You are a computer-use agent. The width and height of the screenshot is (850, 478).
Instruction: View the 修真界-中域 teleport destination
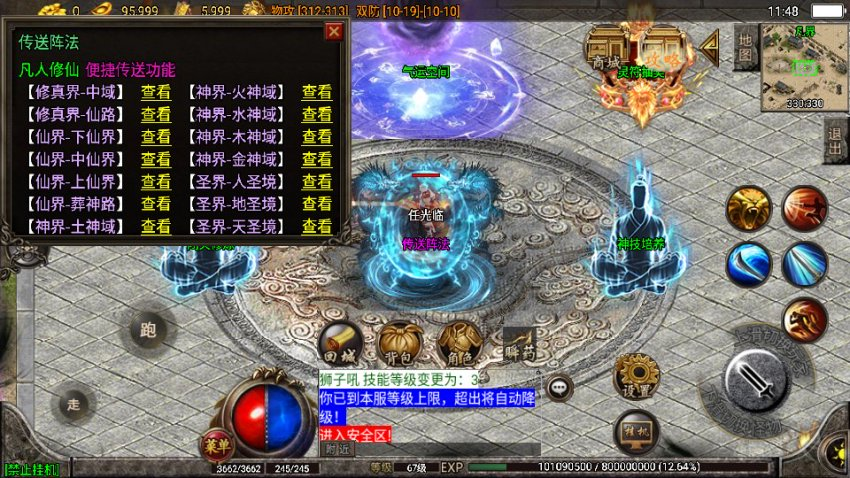coord(155,92)
